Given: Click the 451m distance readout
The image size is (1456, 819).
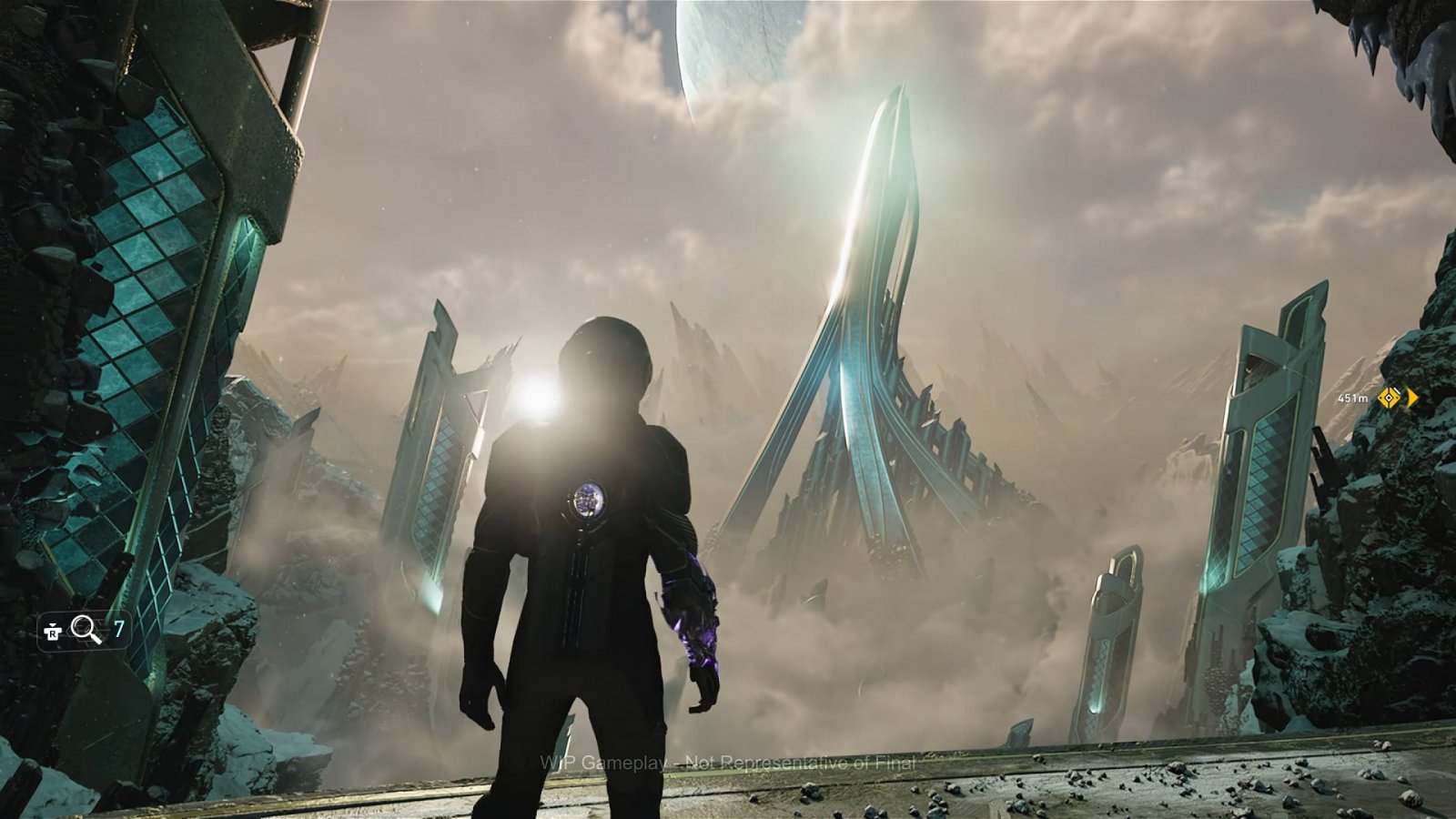Looking at the screenshot, I should coord(1353,399).
